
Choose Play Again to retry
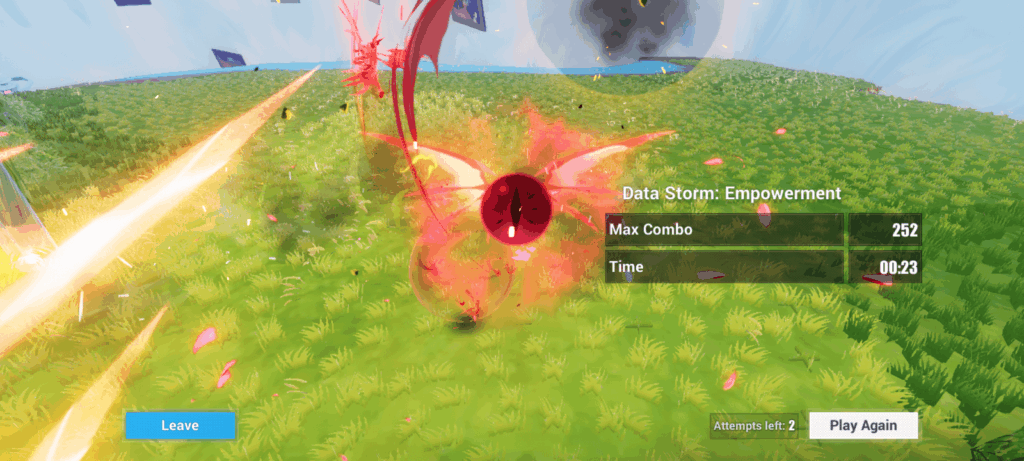click(864, 425)
